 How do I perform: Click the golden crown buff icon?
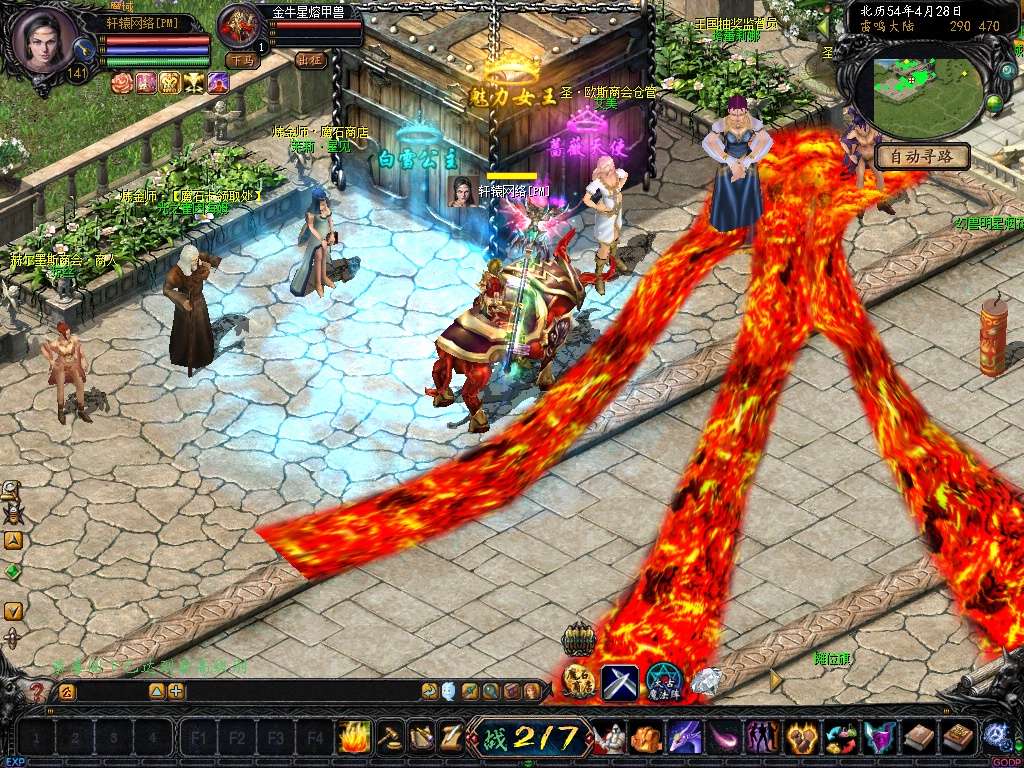point(170,83)
